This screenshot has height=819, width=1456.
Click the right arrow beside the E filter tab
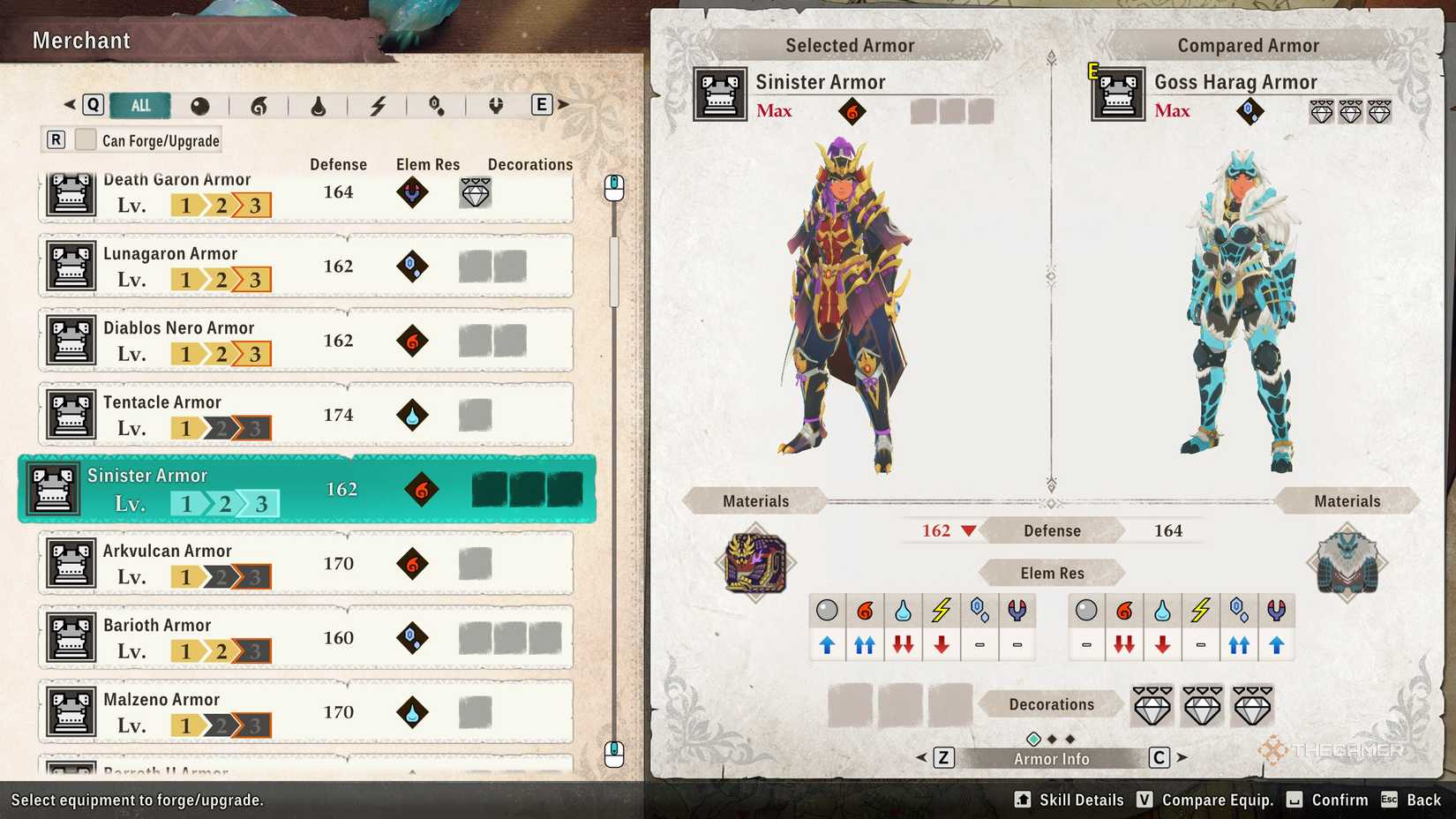coord(563,104)
